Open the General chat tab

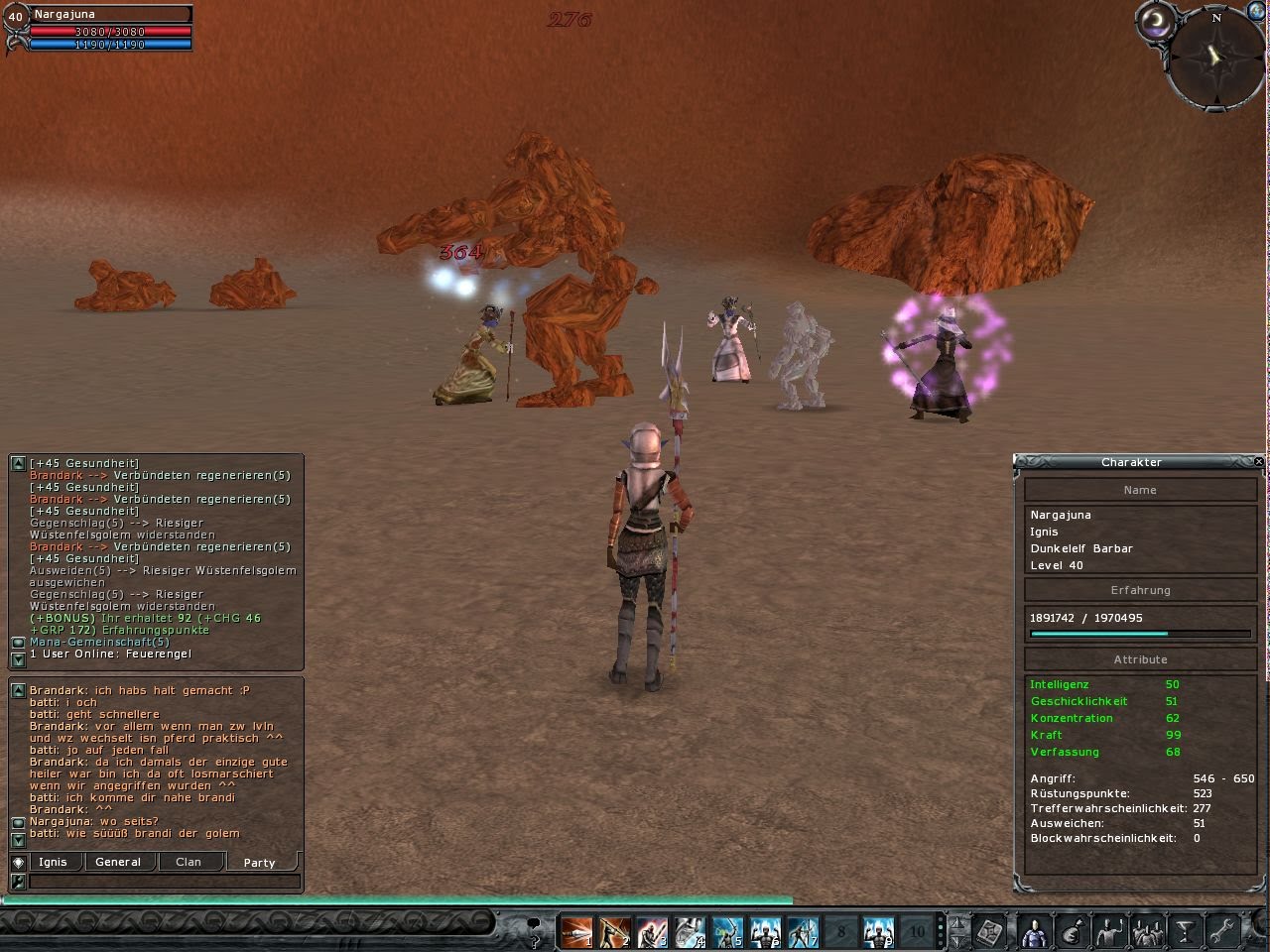118,862
